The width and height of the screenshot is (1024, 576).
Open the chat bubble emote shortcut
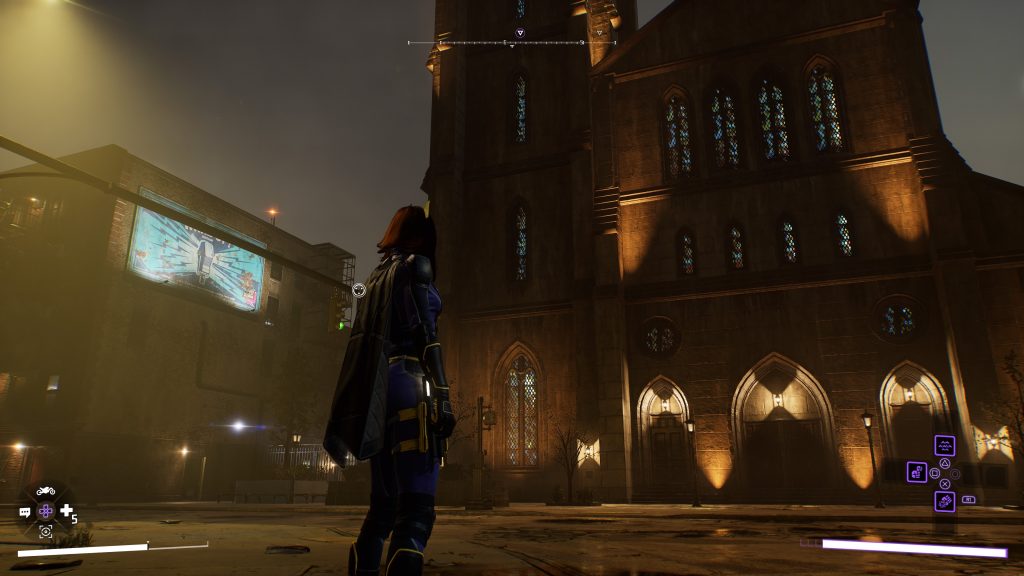click(x=25, y=512)
